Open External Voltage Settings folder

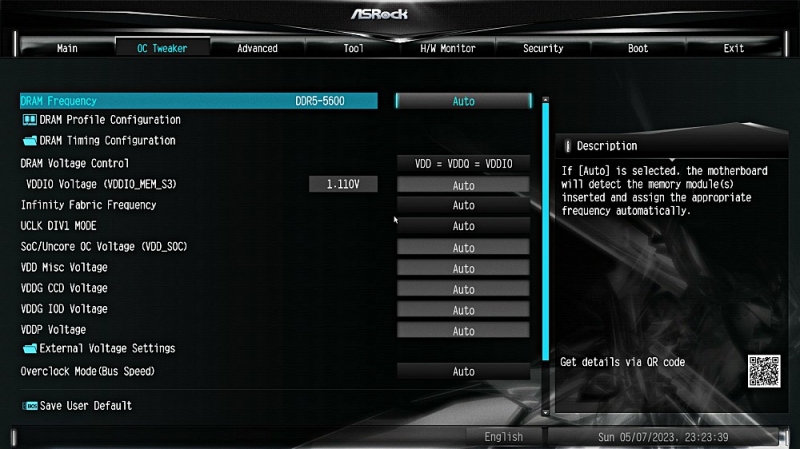click(107, 349)
